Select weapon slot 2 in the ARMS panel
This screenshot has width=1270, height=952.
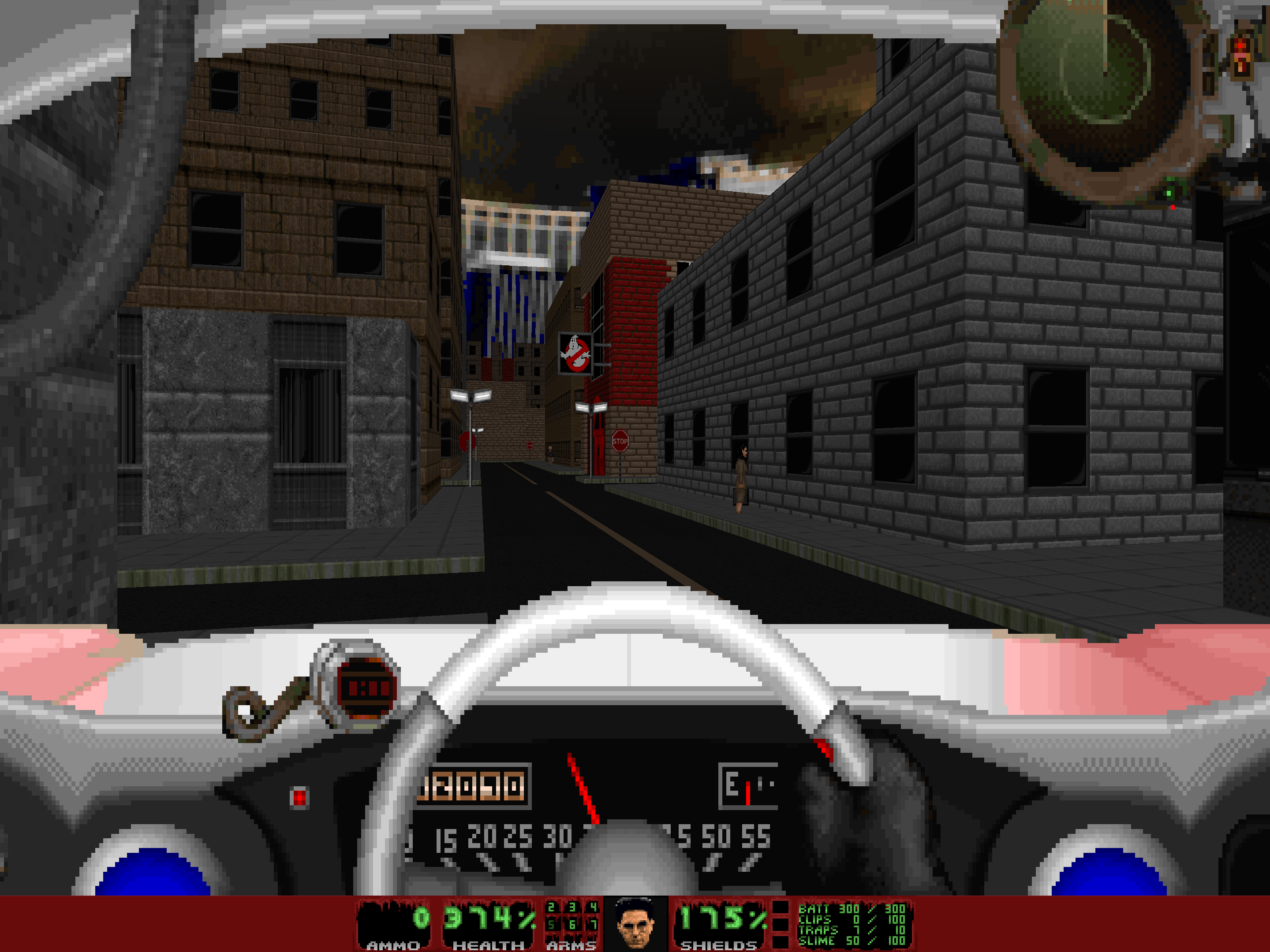pos(551,907)
